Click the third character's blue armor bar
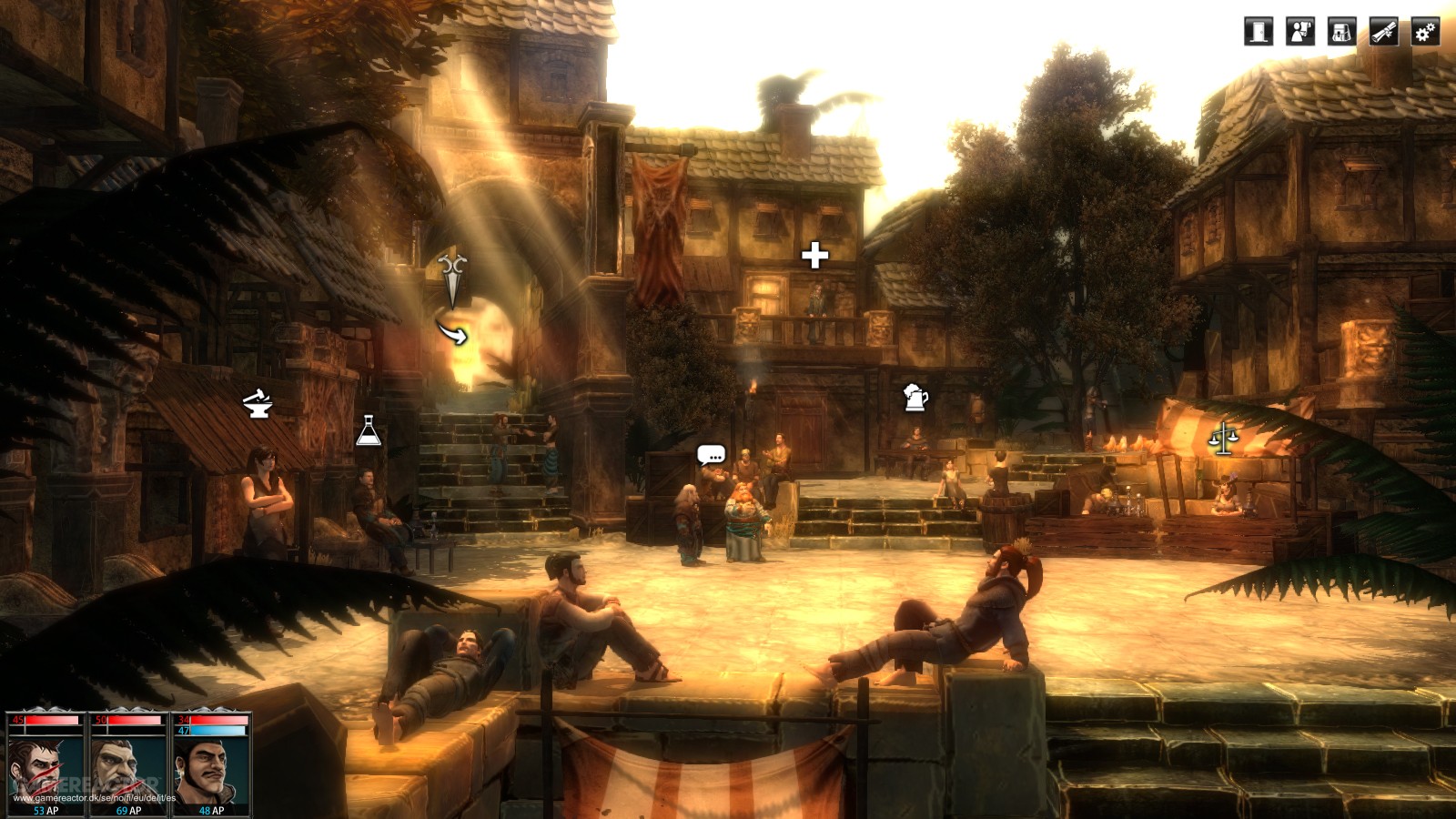The image size is (1456, 819). 217,731
